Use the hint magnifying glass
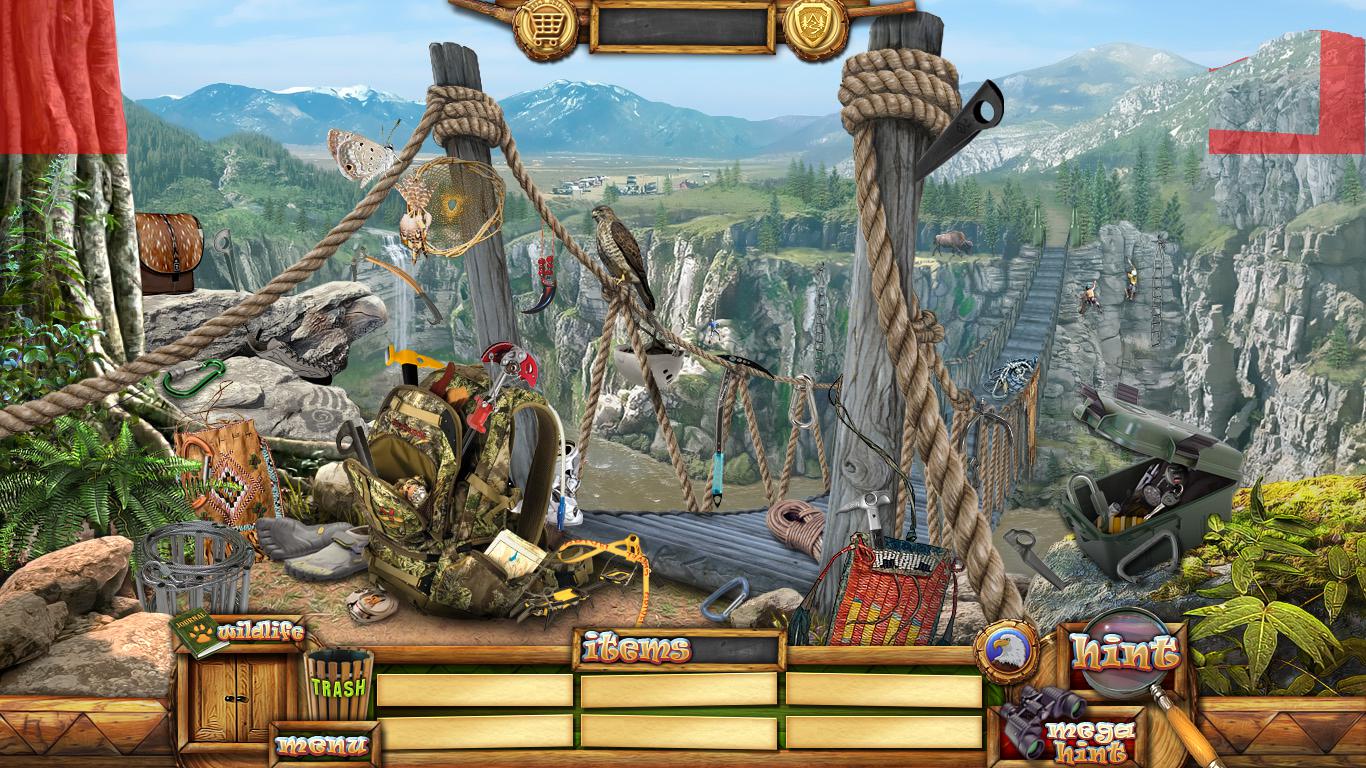 [x=1125, y=655]
